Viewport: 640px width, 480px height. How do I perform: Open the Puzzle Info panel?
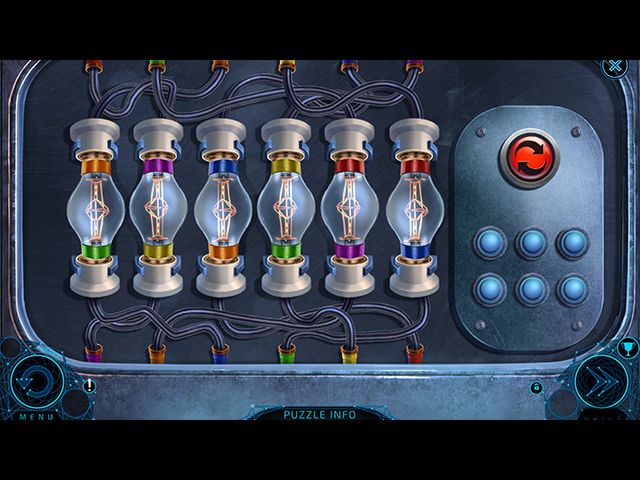click(x=319, y=414)
